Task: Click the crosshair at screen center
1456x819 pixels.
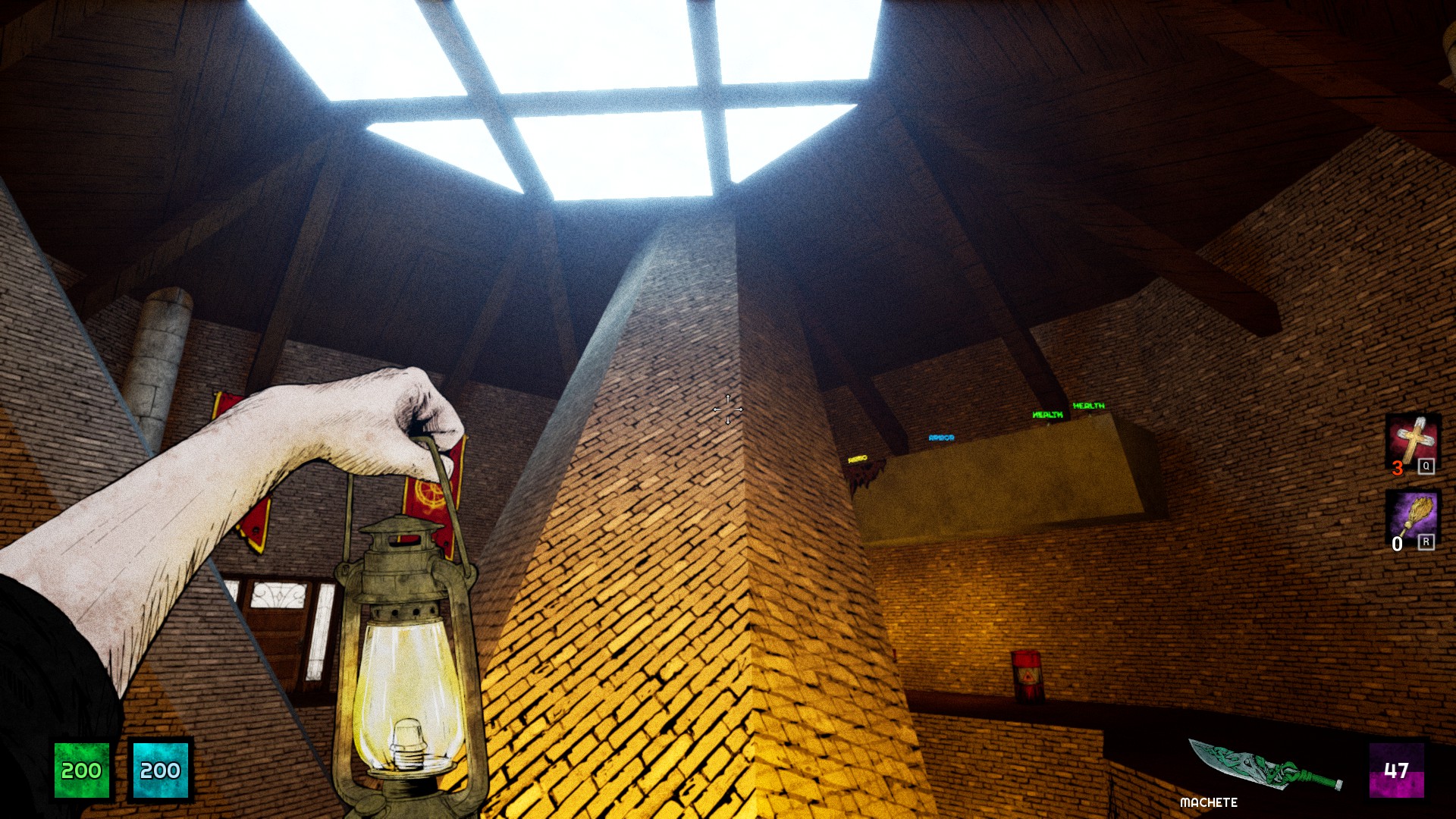Action: (x=727, y=409)
